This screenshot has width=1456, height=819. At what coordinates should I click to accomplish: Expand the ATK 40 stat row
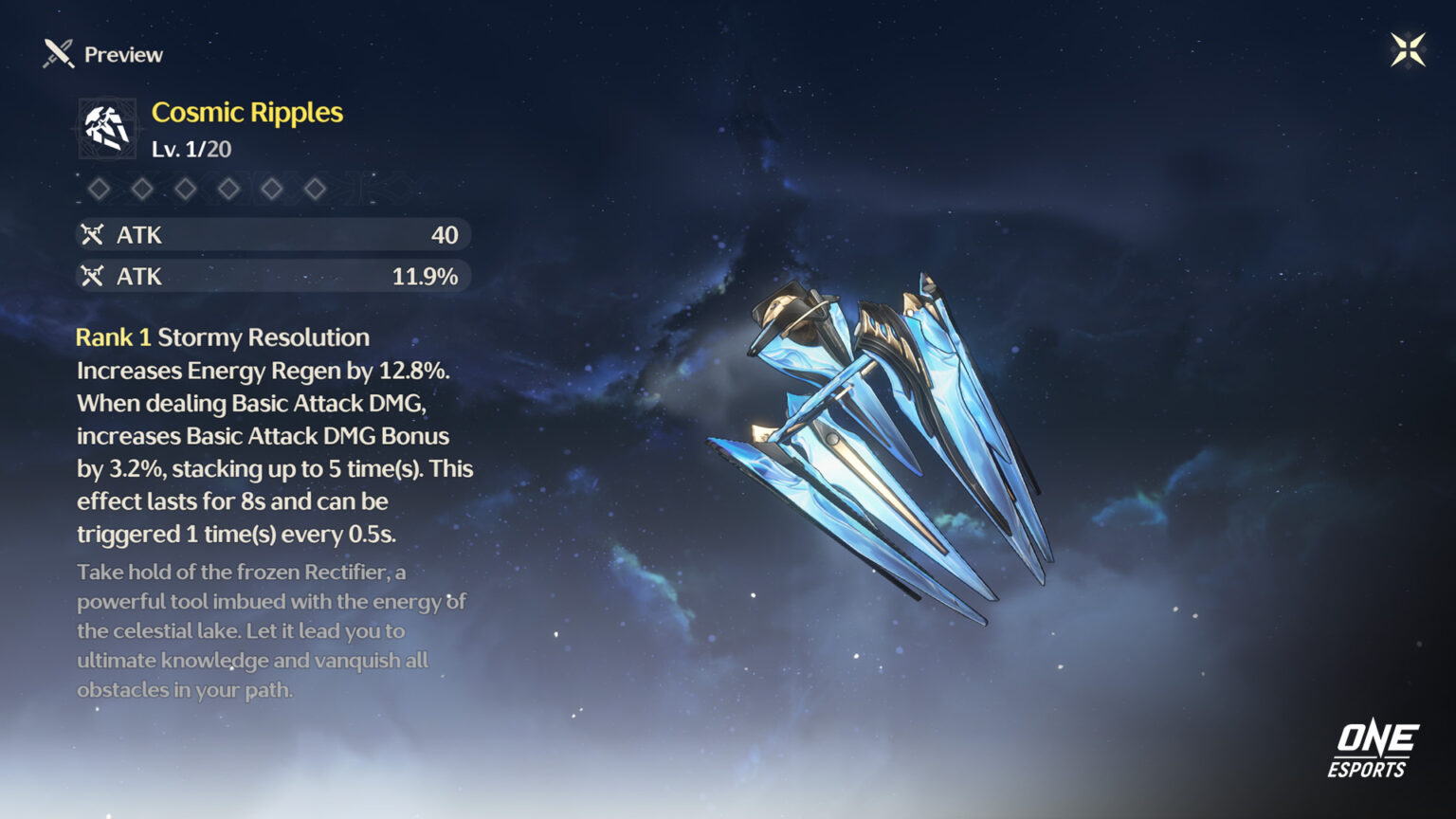coord(272,234)
